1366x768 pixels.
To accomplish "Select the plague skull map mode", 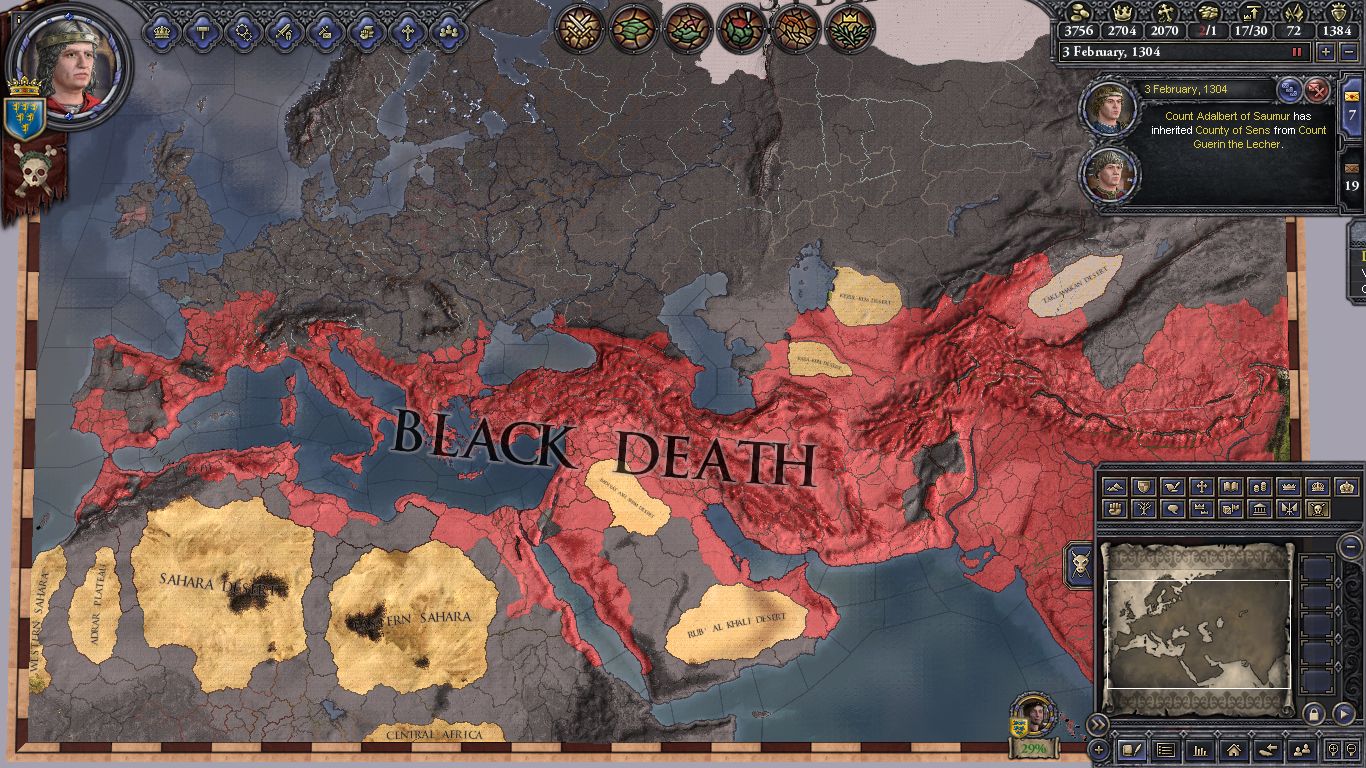I will 1316,509.
